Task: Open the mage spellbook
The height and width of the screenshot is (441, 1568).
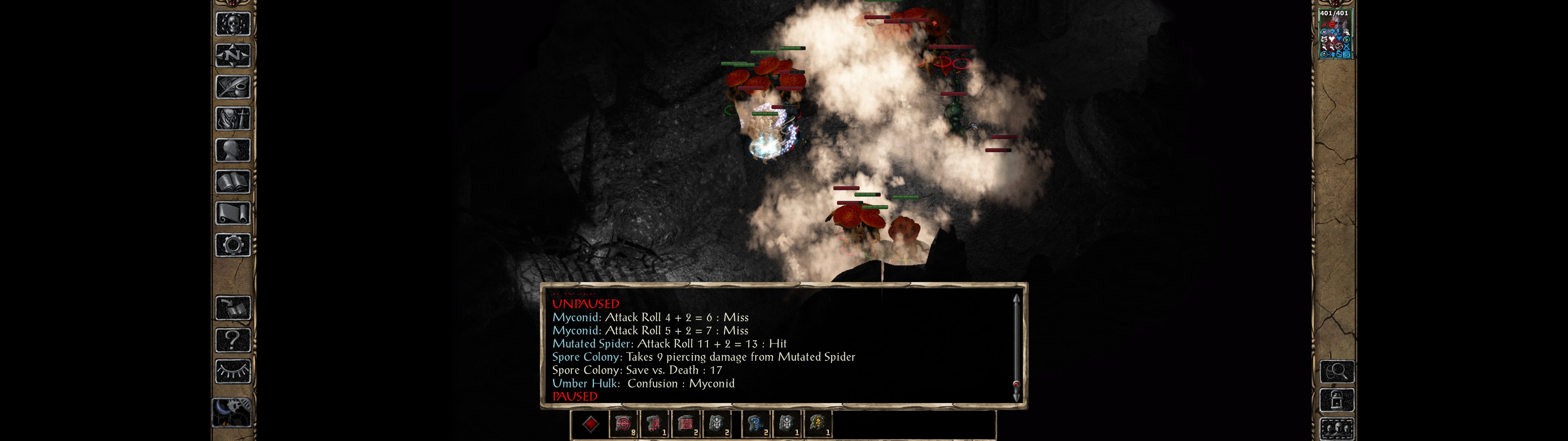Action: click(x=232, y=182)
